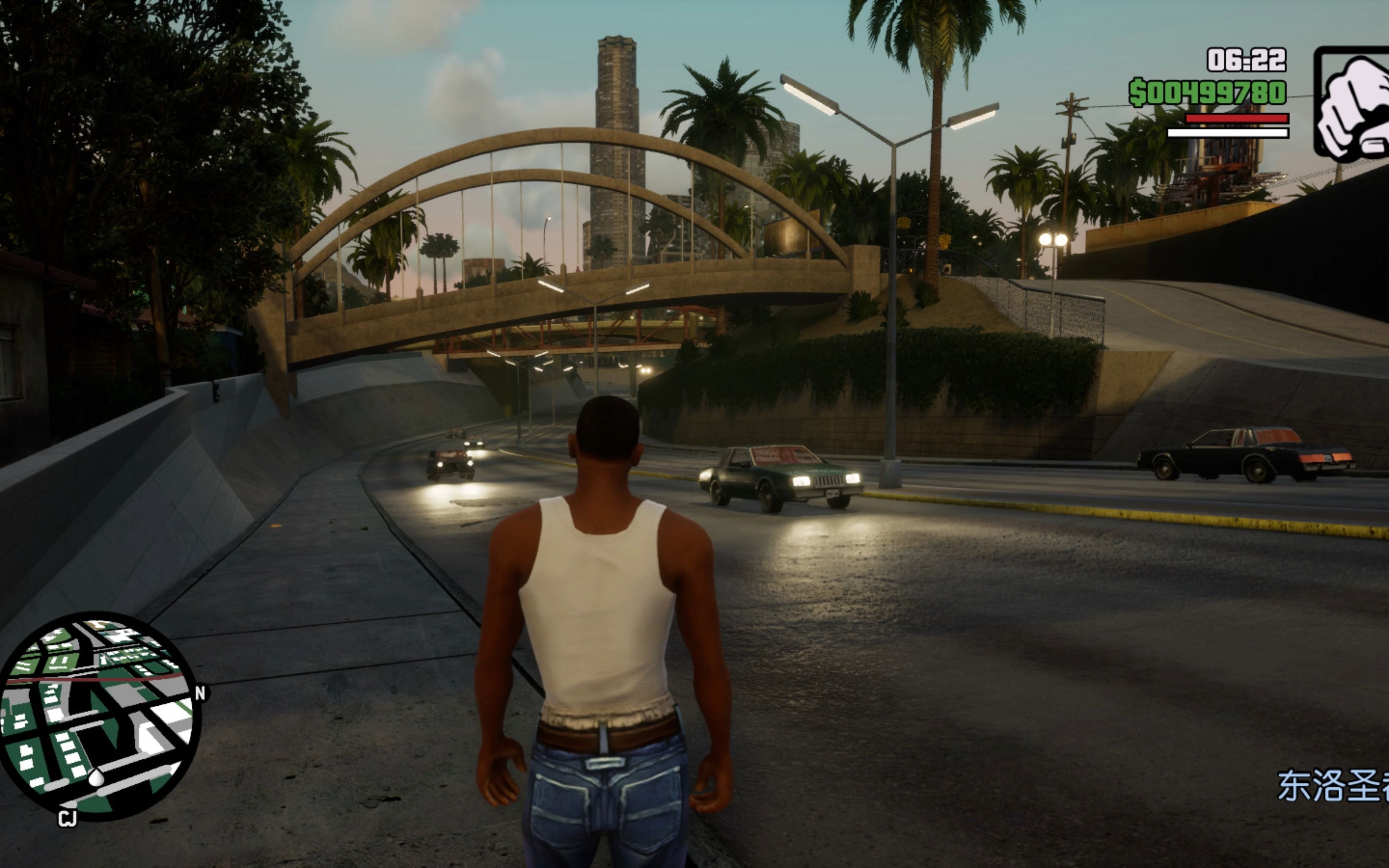This screenshot has width=1389, height=868.
Task: Select the fist weapon icon
Action: click(x=1352, y=103)
